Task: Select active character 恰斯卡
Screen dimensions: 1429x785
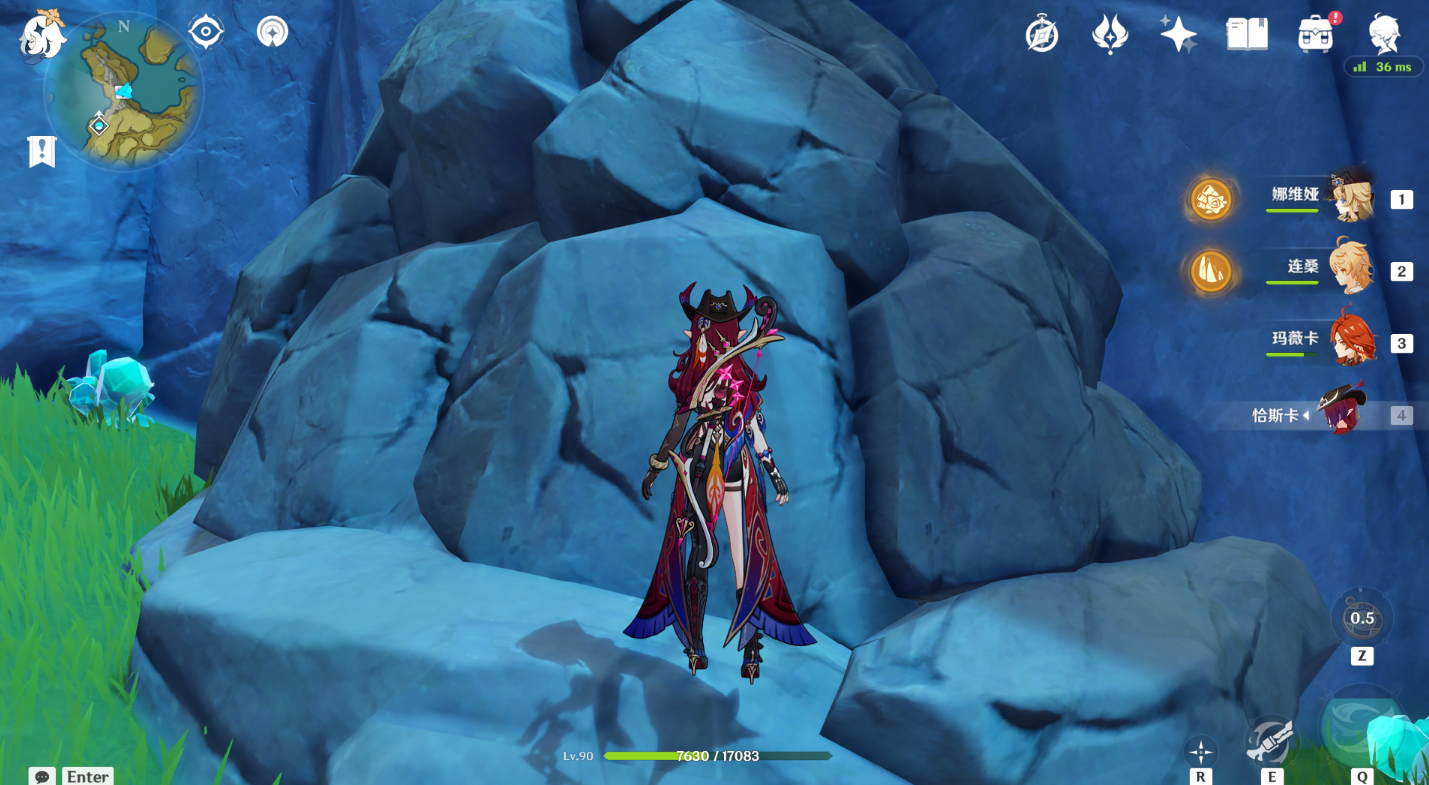Action: pyautogui.click(x=1340, y=413)
